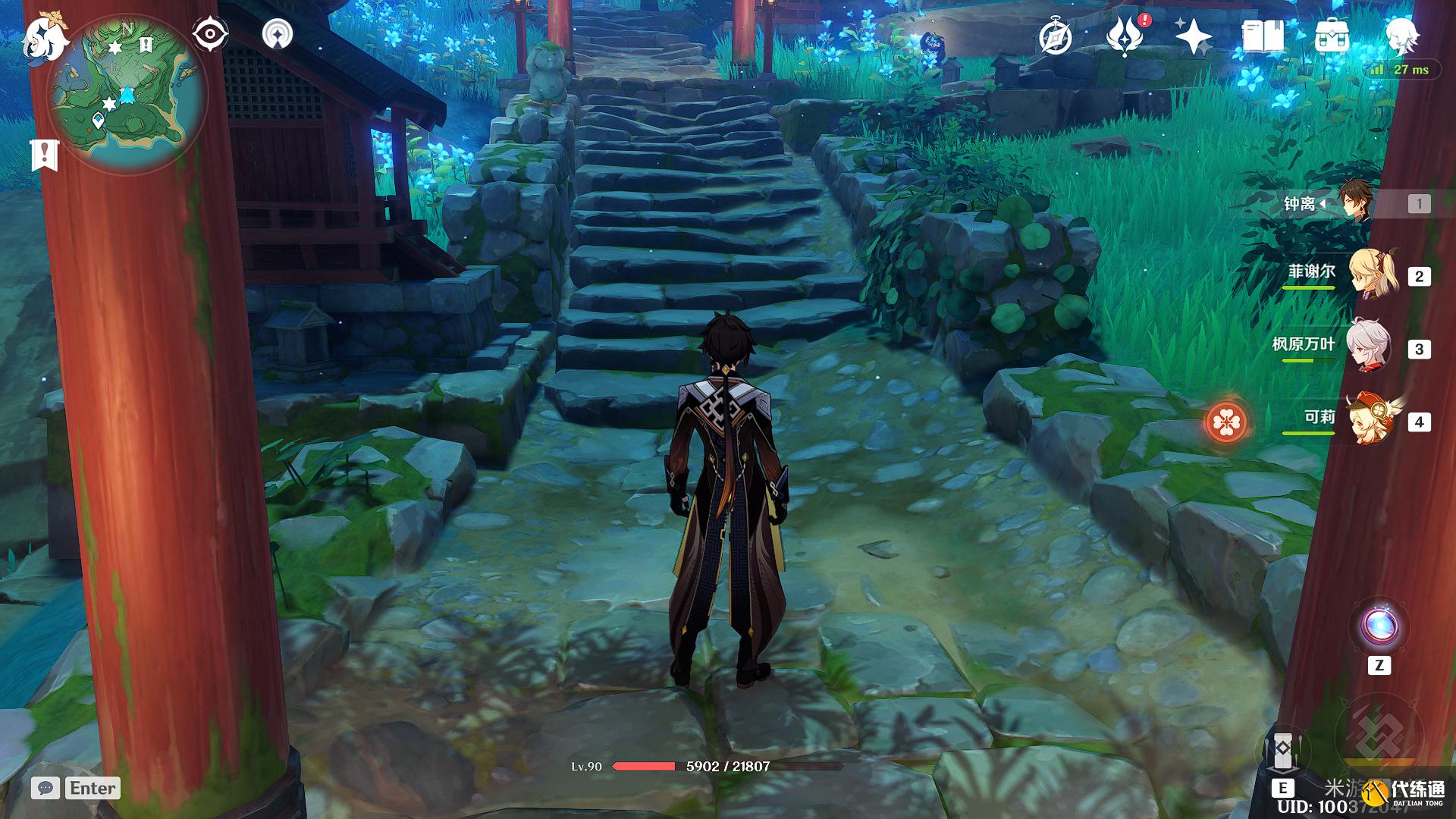Image resolution: width=1456 pixels, height=819 pixels.
Task: Toggle elemental sight eye icon
Action: pyautogui.click(x=209, y=34)
